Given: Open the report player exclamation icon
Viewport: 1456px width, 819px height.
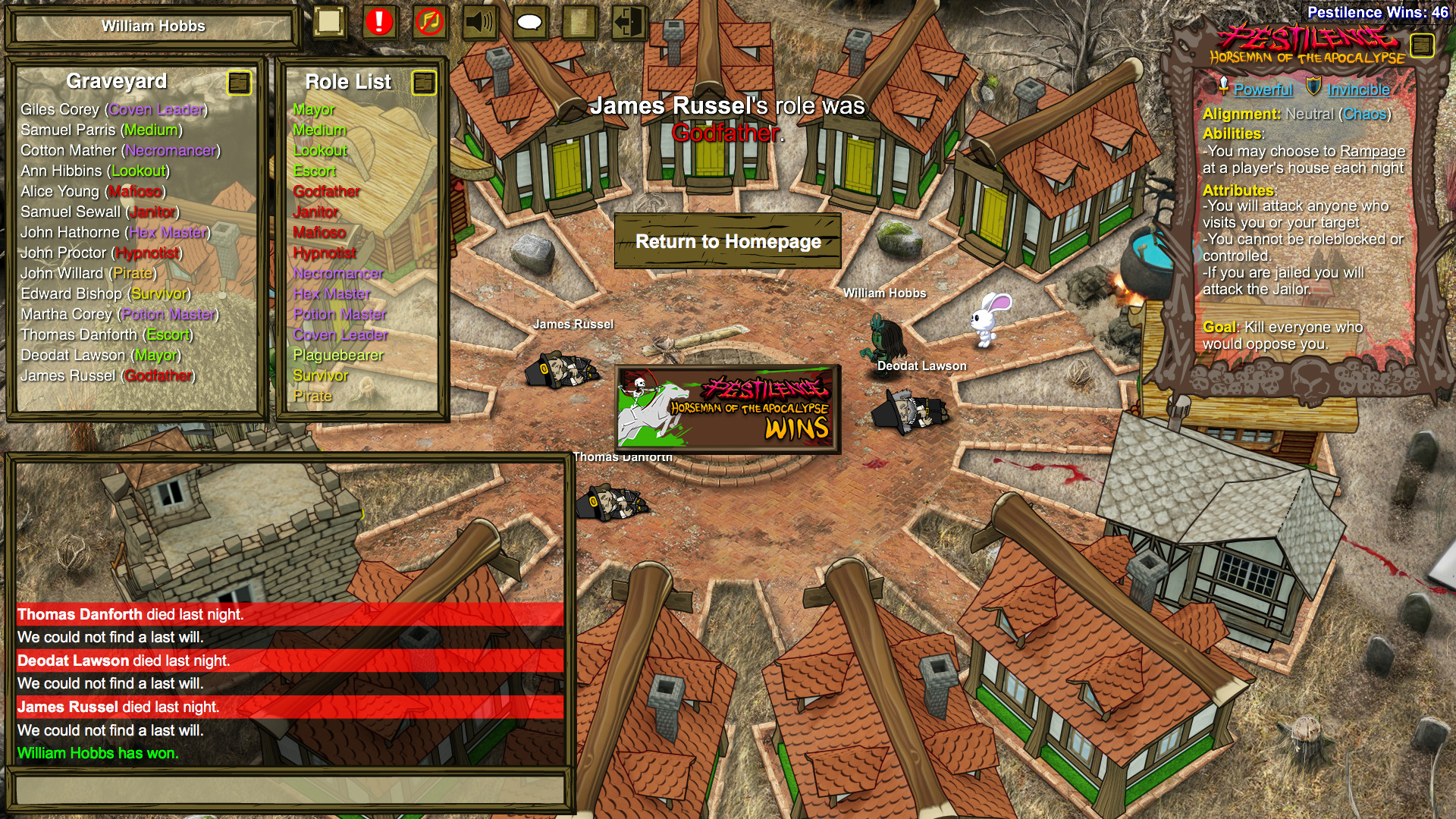Looking at the screenshot, I should point(379,24).
